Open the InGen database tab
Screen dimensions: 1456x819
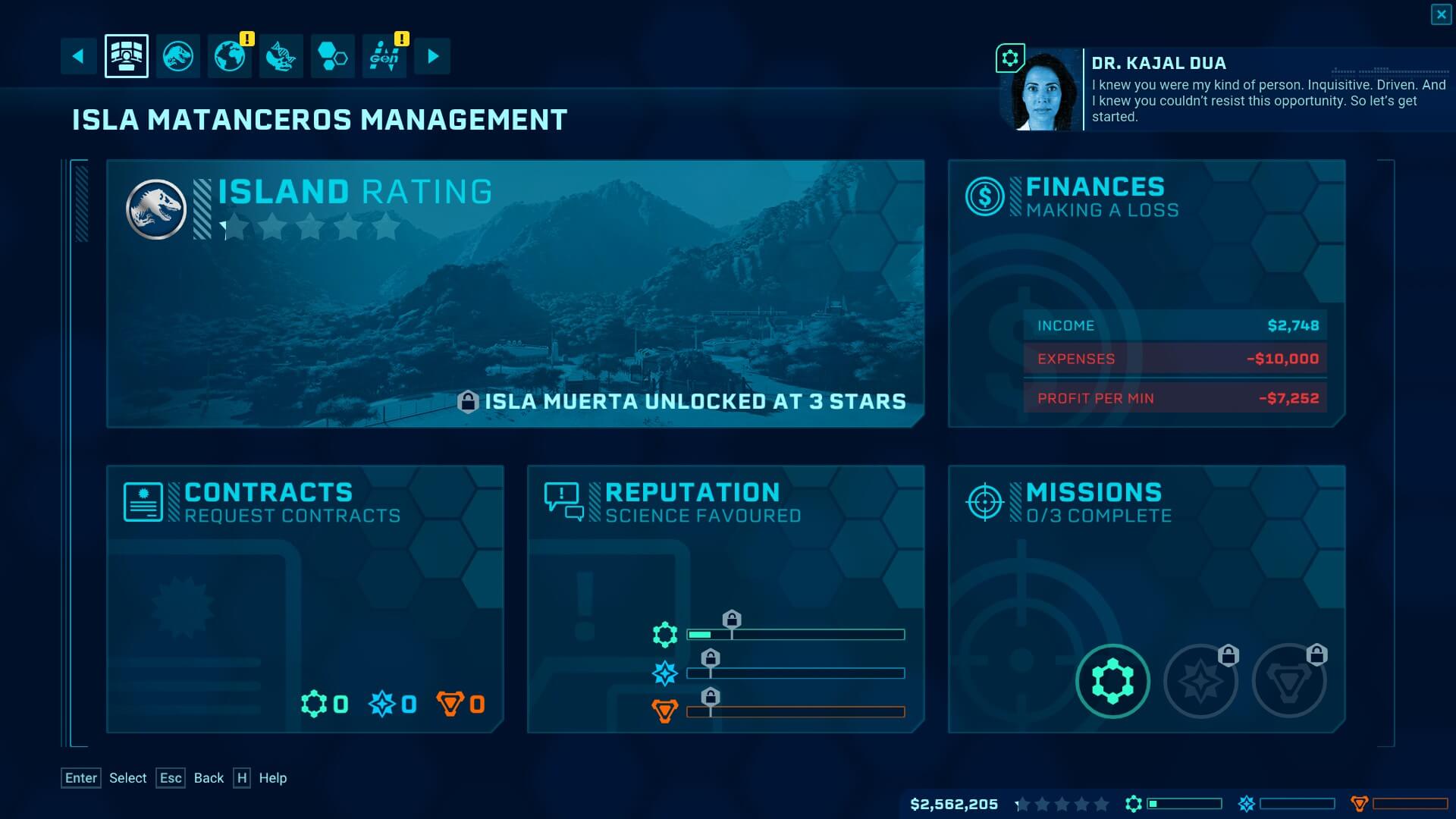click(384, 56)
